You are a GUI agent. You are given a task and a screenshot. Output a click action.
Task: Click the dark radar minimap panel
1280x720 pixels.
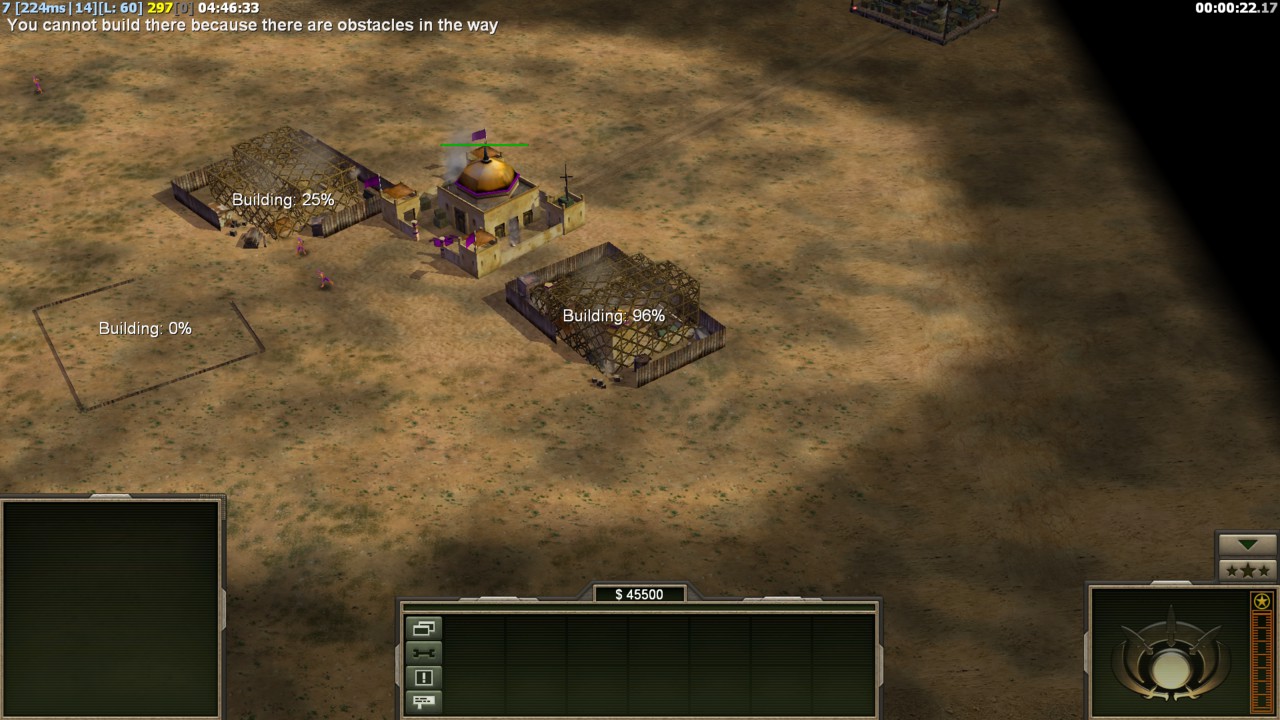click(x=111, y=607)
